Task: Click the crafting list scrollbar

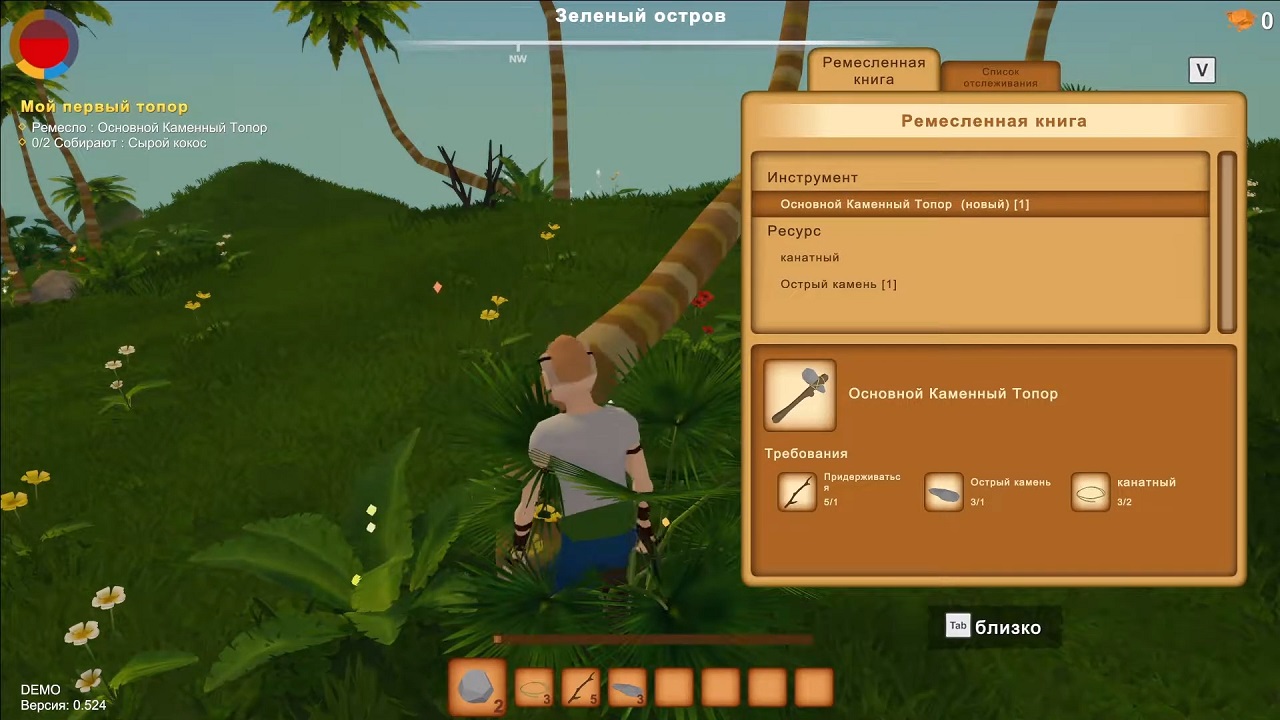Action: (x=1227, y=242)
